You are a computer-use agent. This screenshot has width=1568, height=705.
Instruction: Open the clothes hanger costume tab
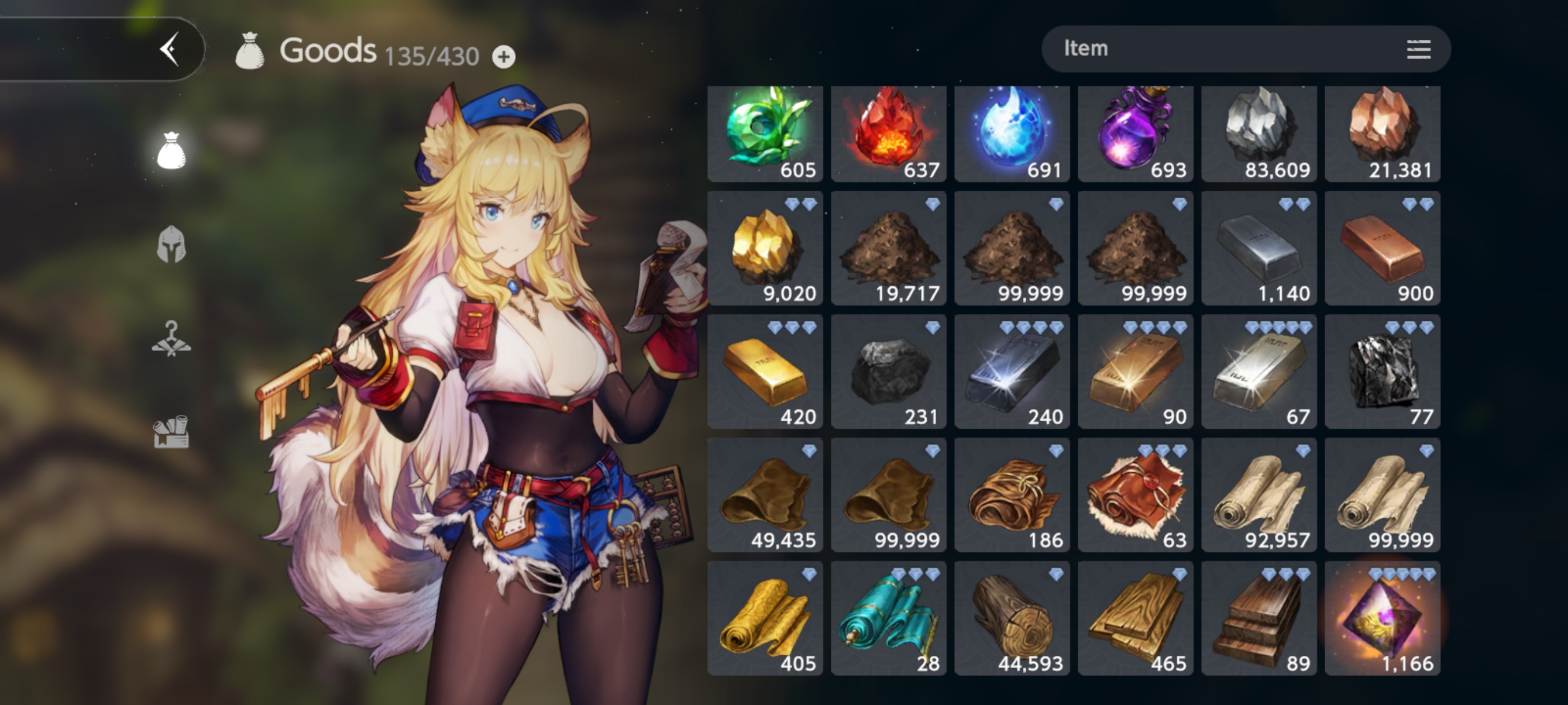pos(171,339)
